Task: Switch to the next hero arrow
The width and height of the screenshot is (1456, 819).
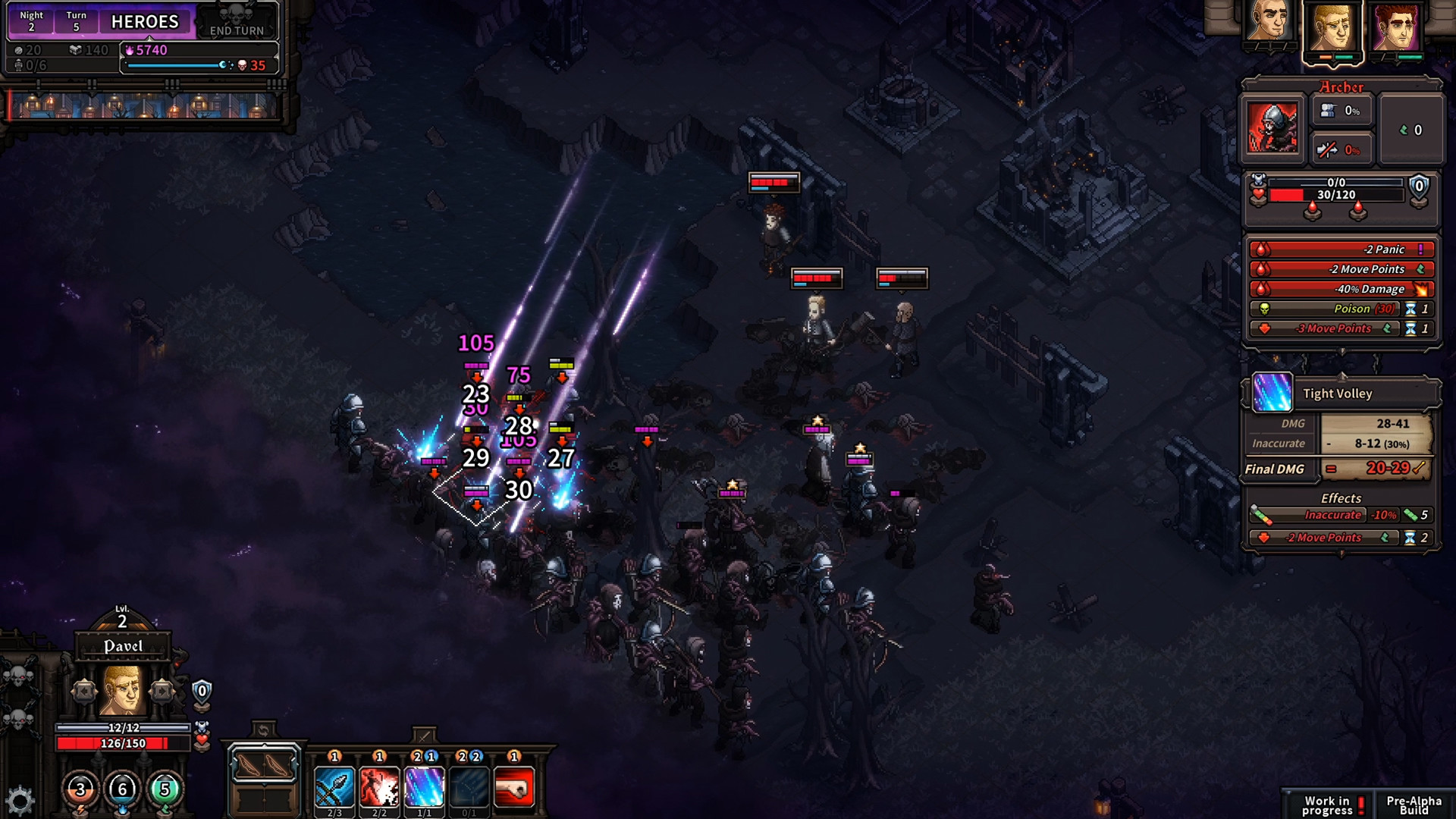Action: (x=162, y=691)
